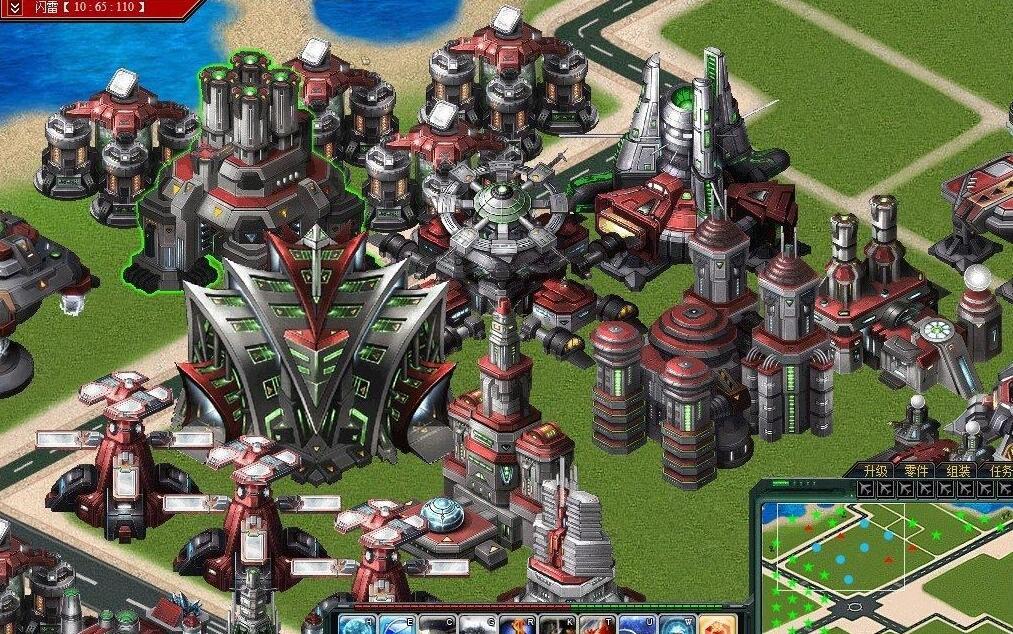Expand the top-left double-chevron dropdown

point(15,9)
